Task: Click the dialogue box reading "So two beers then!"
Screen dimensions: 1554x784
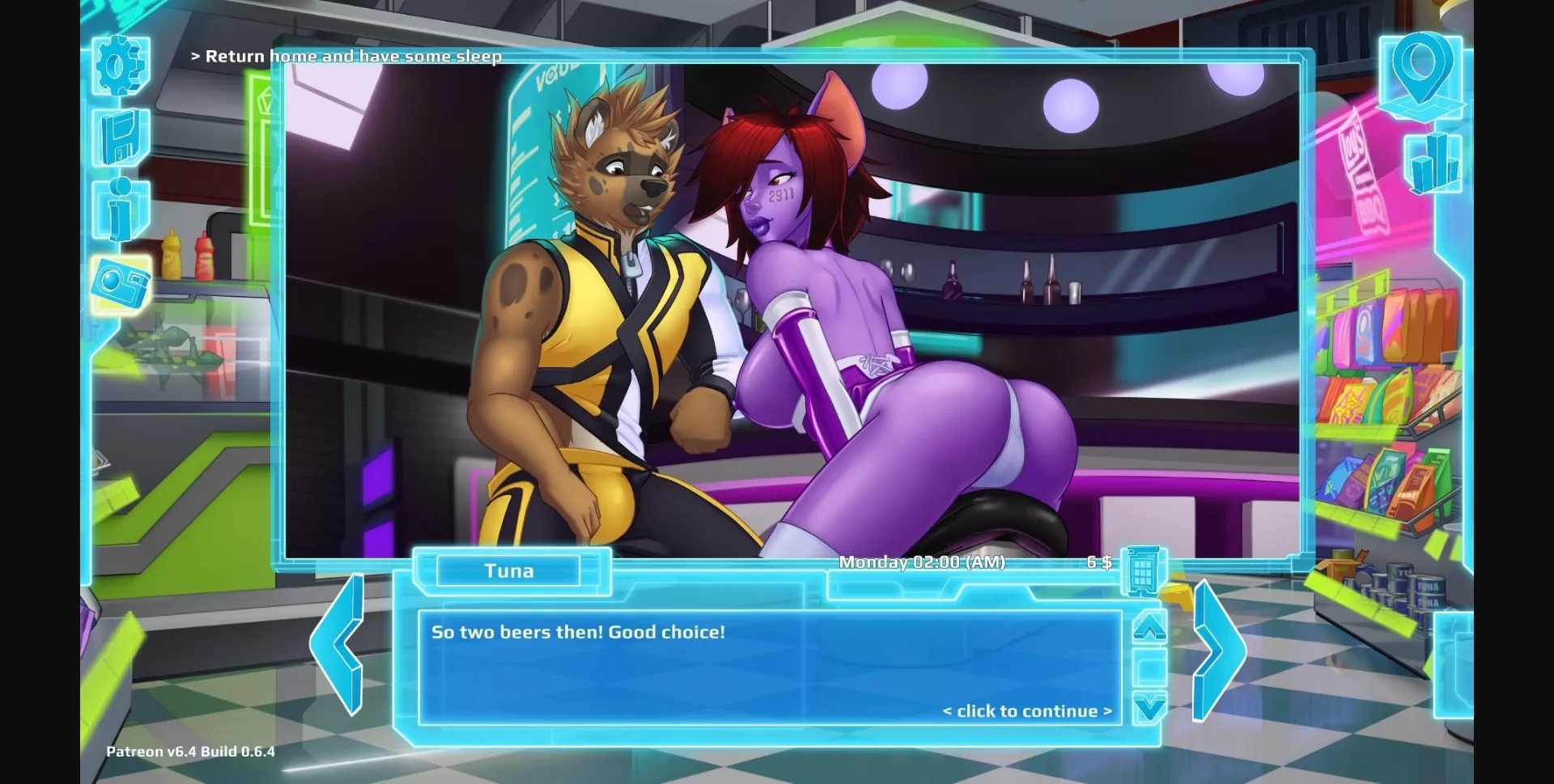Action: (769, 663)
